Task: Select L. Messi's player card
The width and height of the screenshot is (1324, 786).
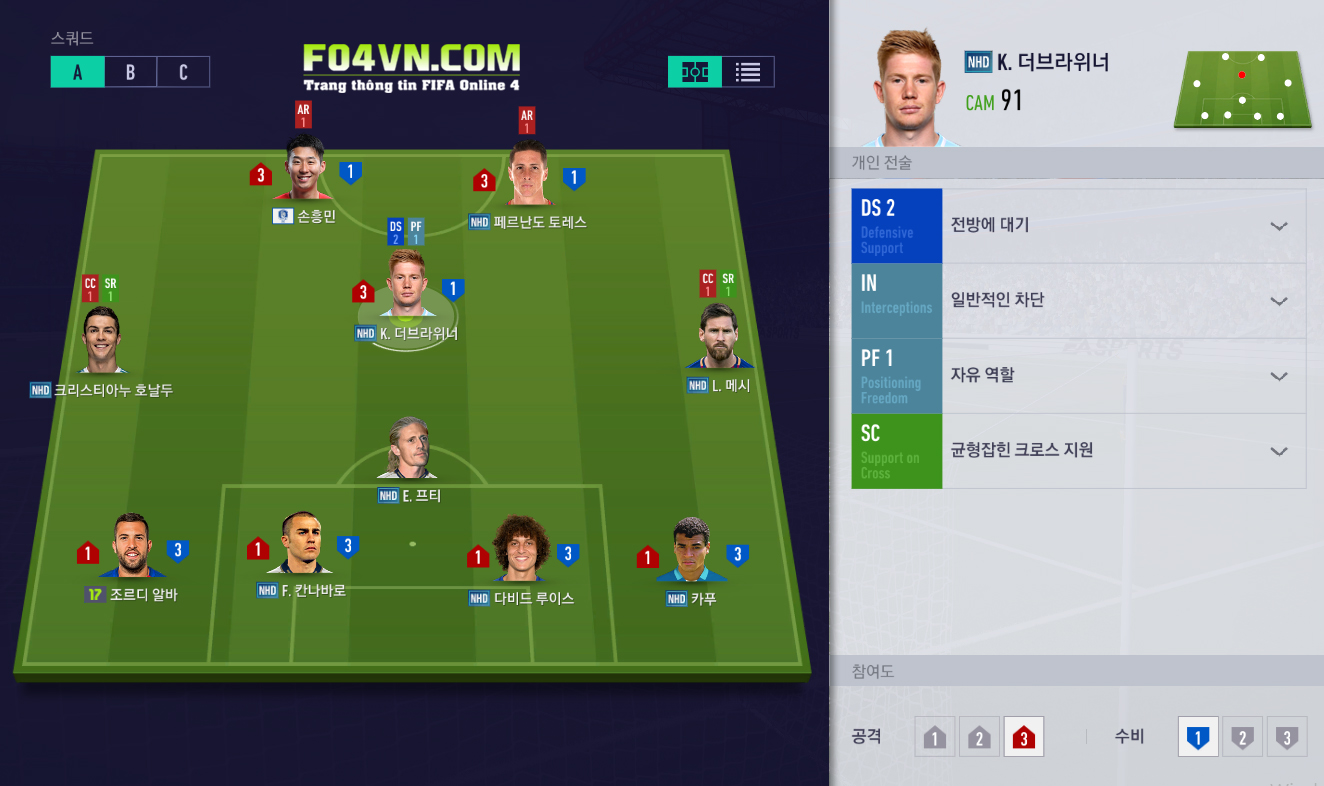Action: [x=720, y=336]
